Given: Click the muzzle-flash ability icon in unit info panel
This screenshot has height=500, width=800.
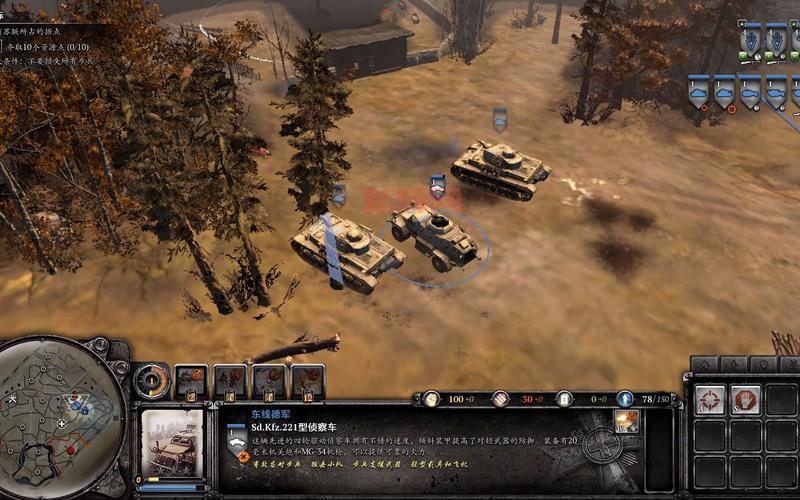Looking at the screenshot, I should tap(627, 421).
